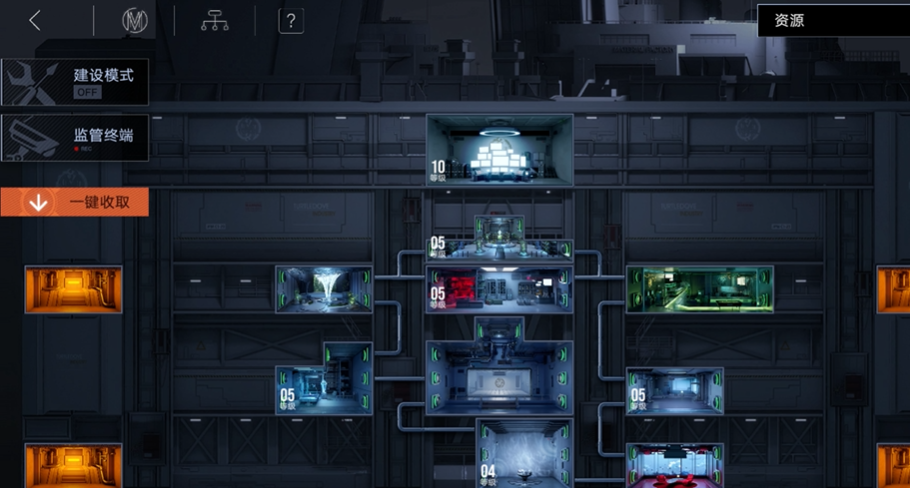Open the 监管终端 monitoring terminal
The image size is (910, 488).
(75, 137)
